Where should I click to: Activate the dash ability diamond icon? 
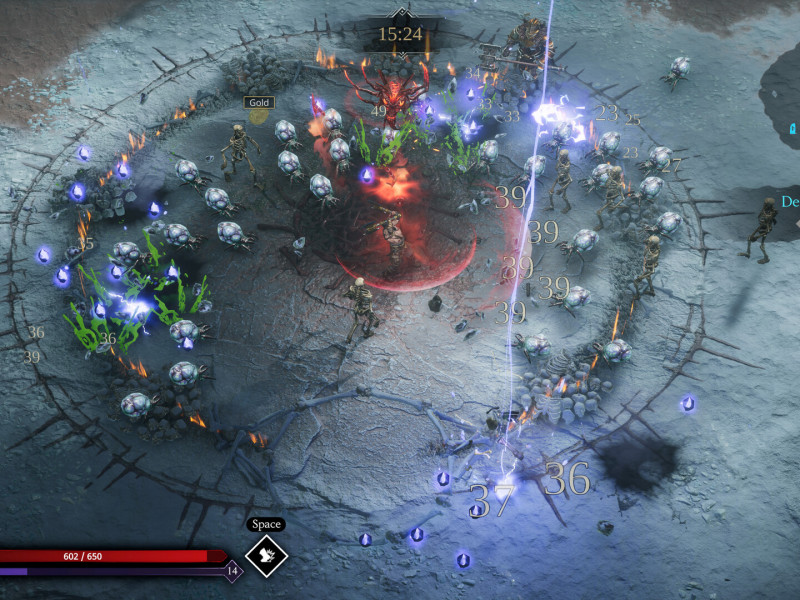pos(266,557)
